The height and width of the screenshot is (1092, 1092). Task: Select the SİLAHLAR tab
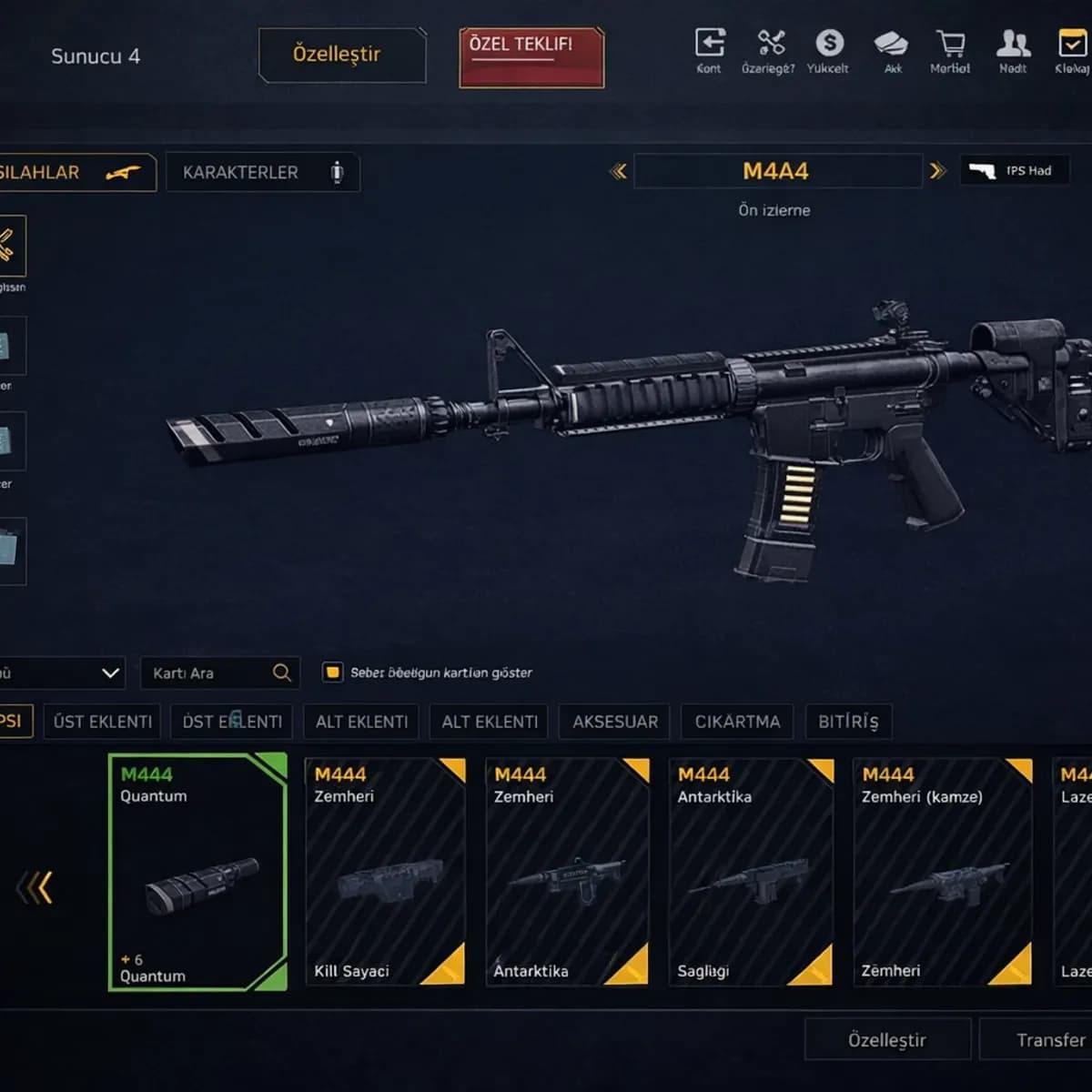pyautogui.click(x=73, y=172)
